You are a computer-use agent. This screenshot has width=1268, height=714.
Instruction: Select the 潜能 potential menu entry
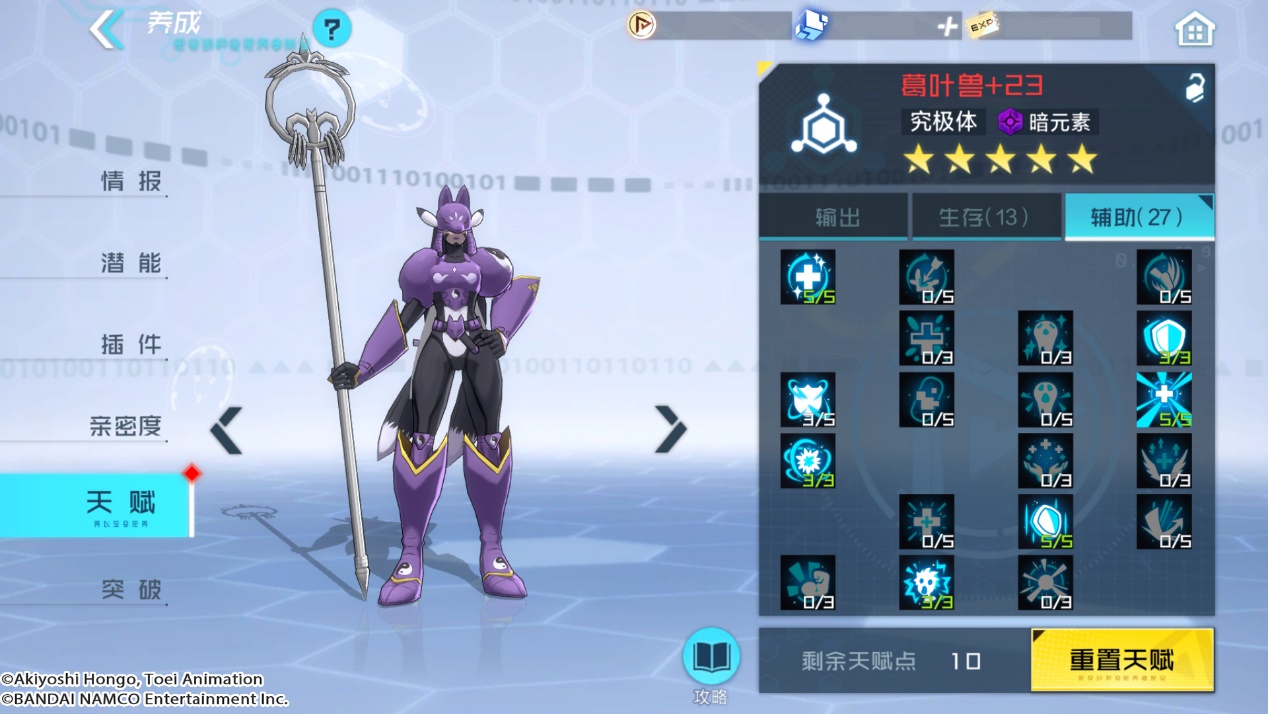point(130,264)
